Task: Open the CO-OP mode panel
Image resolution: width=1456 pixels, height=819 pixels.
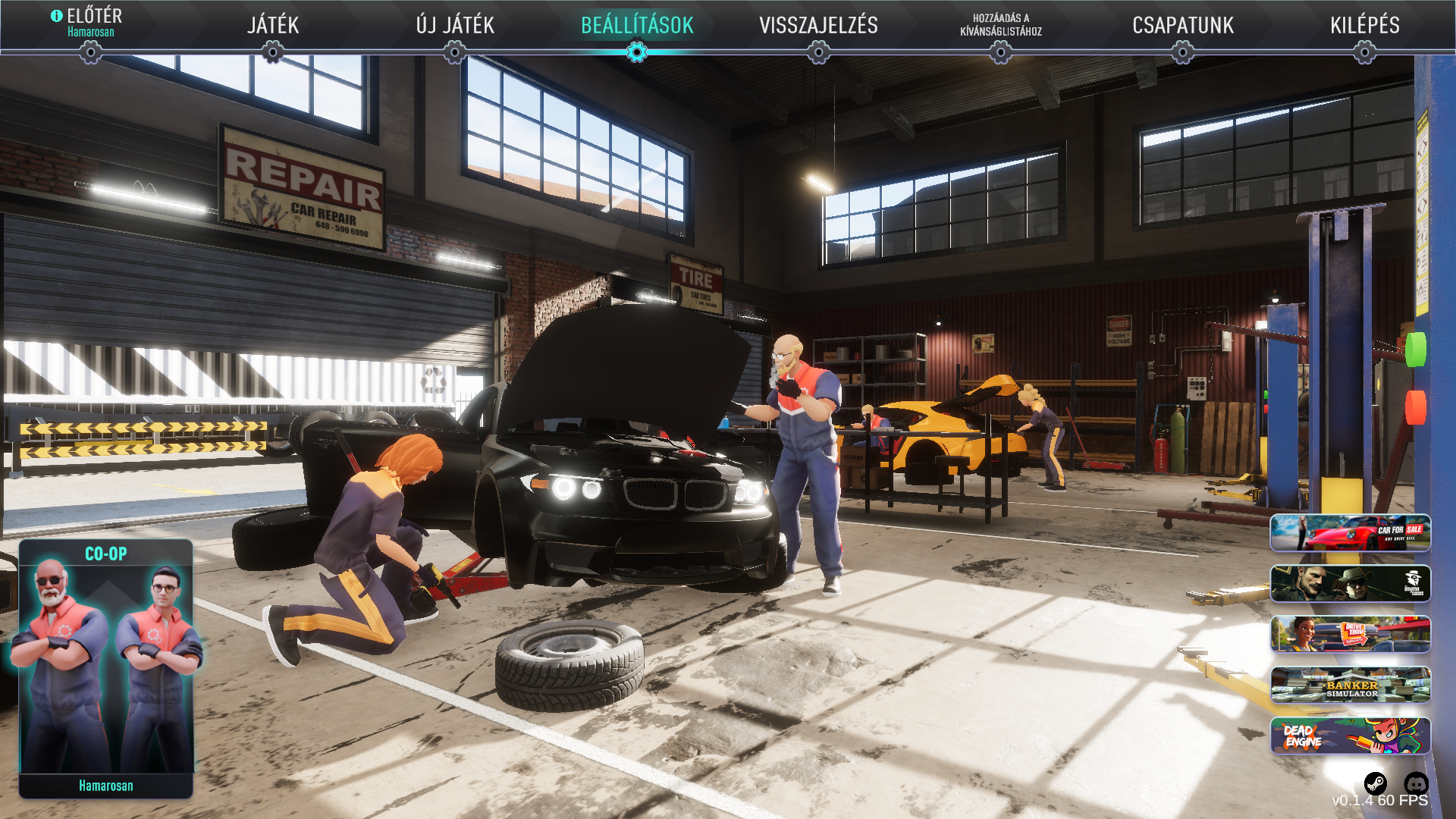Action: point(106,667)
